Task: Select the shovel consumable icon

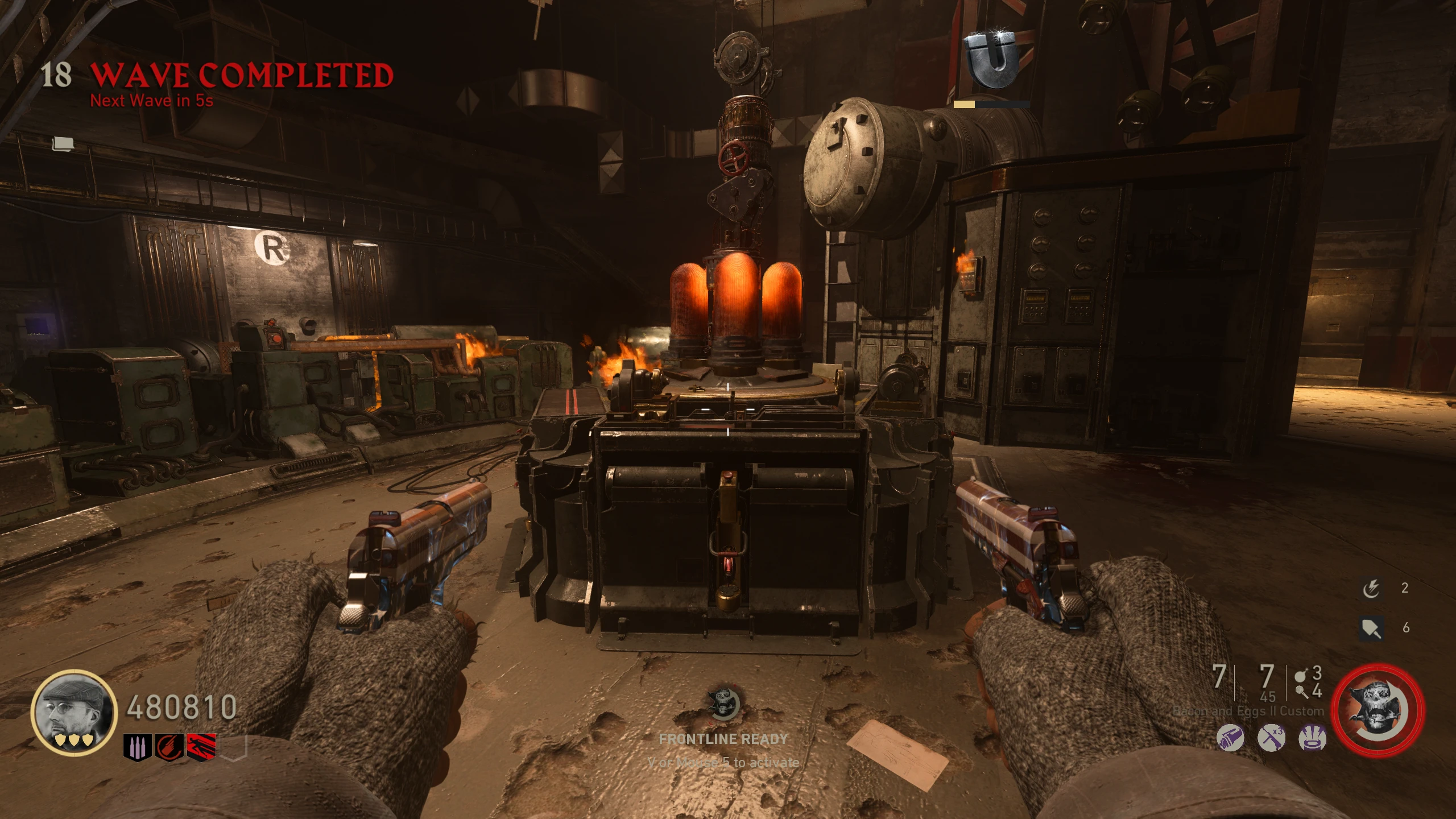Action: coord(1371,628)
